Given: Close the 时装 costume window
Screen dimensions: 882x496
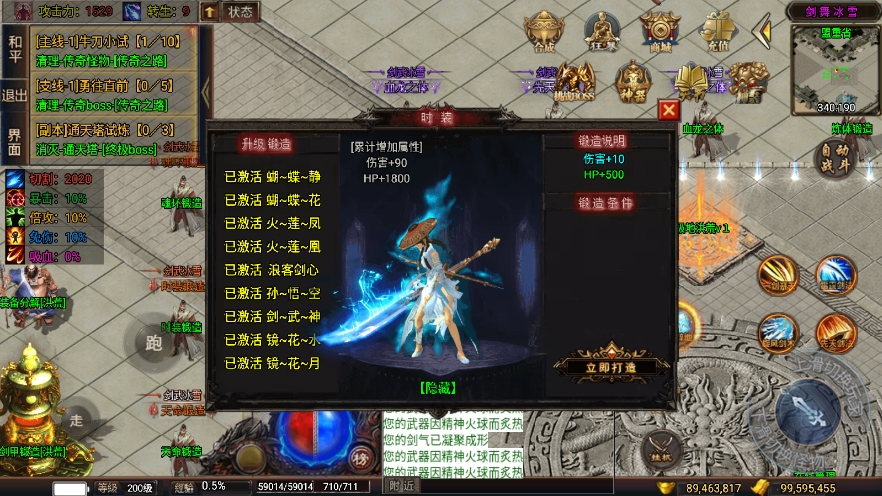Looking at the screenshot, I should pyautogui.click(x=669, y=110).
